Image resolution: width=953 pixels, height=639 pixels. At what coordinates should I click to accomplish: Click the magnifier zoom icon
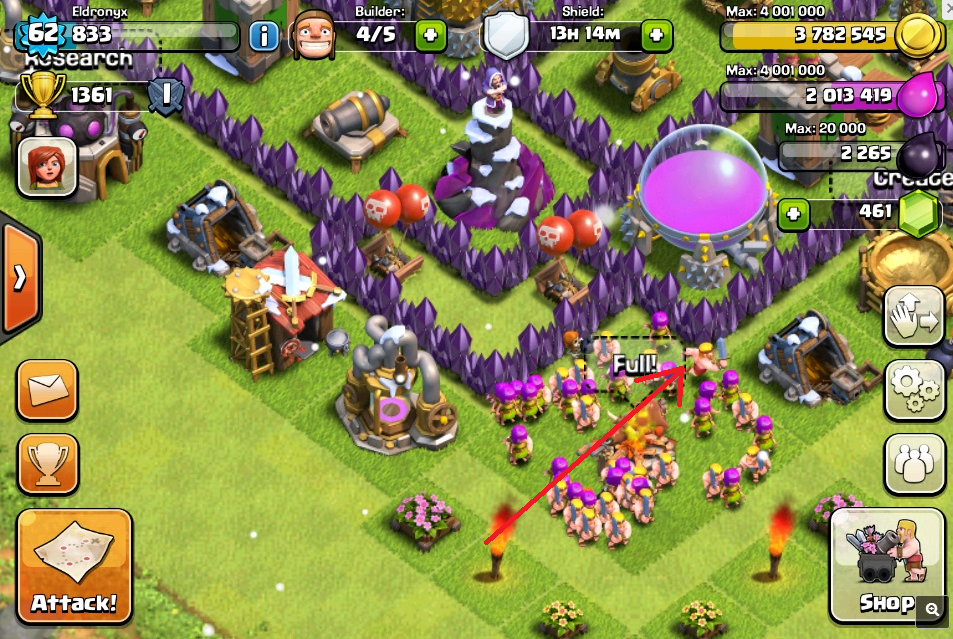click(932, 608)
